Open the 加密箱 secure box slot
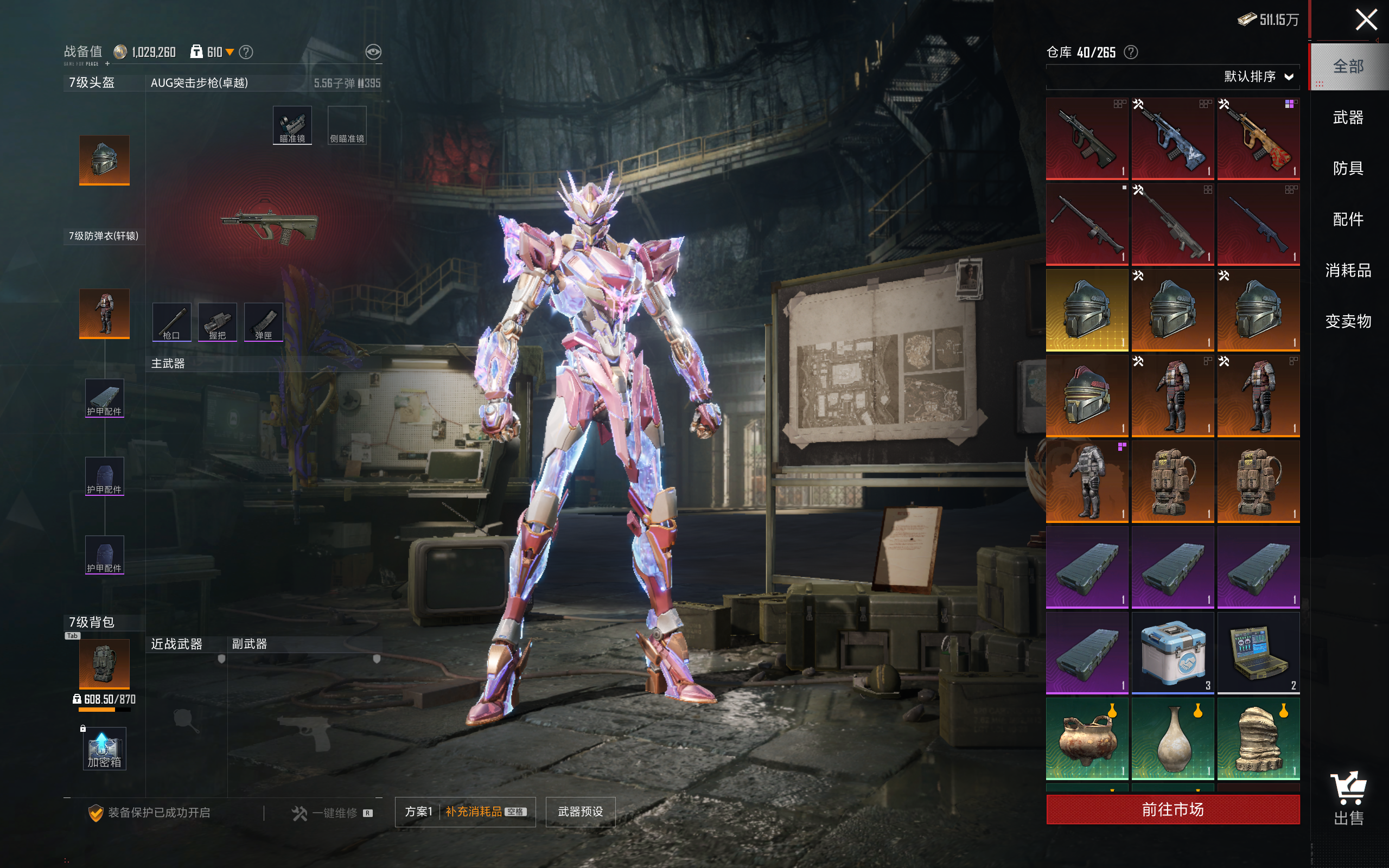Viewport: 1389px width, 868px height. point(104,748)
